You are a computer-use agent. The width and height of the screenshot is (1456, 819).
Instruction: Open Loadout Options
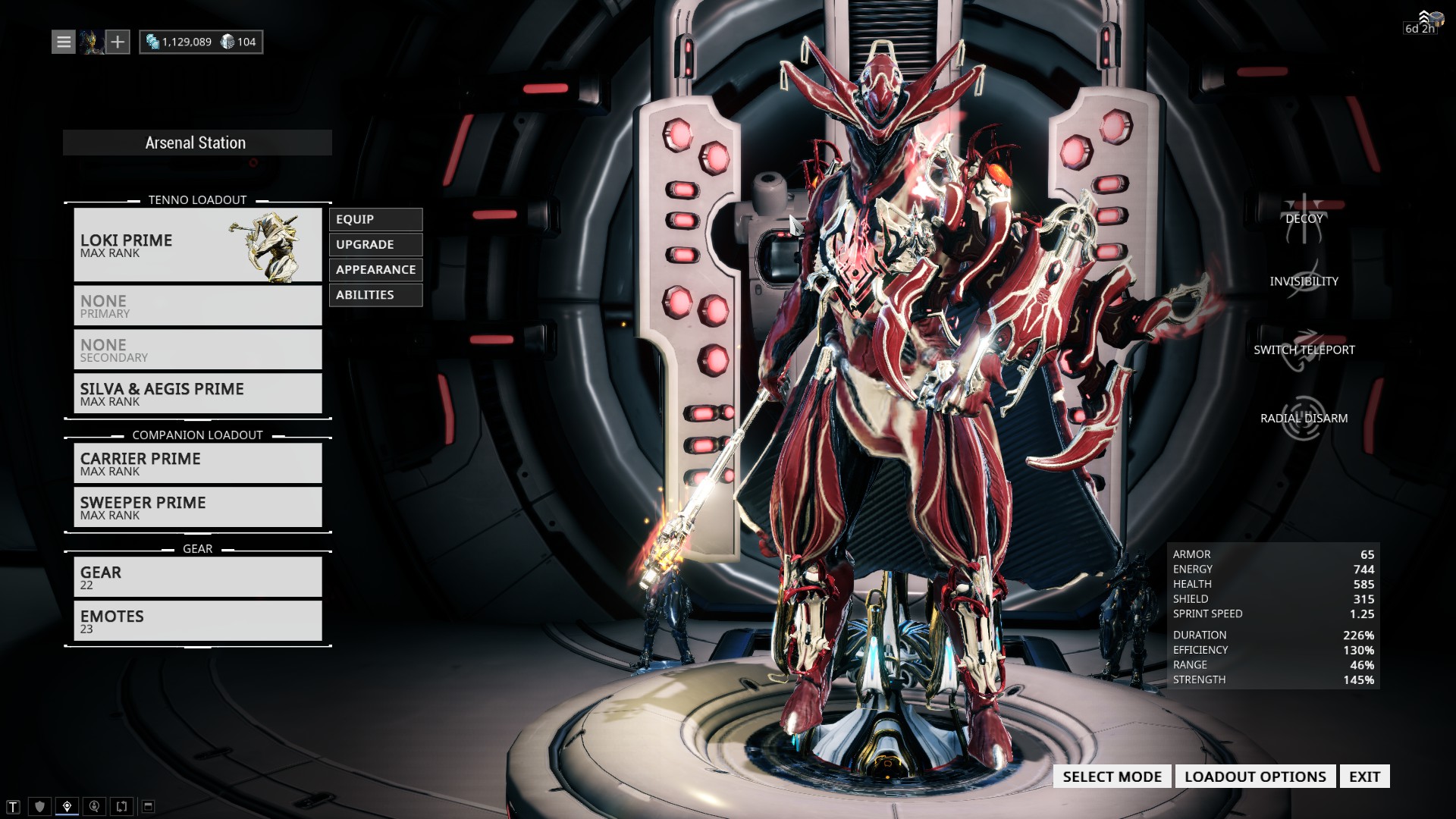1255,777
